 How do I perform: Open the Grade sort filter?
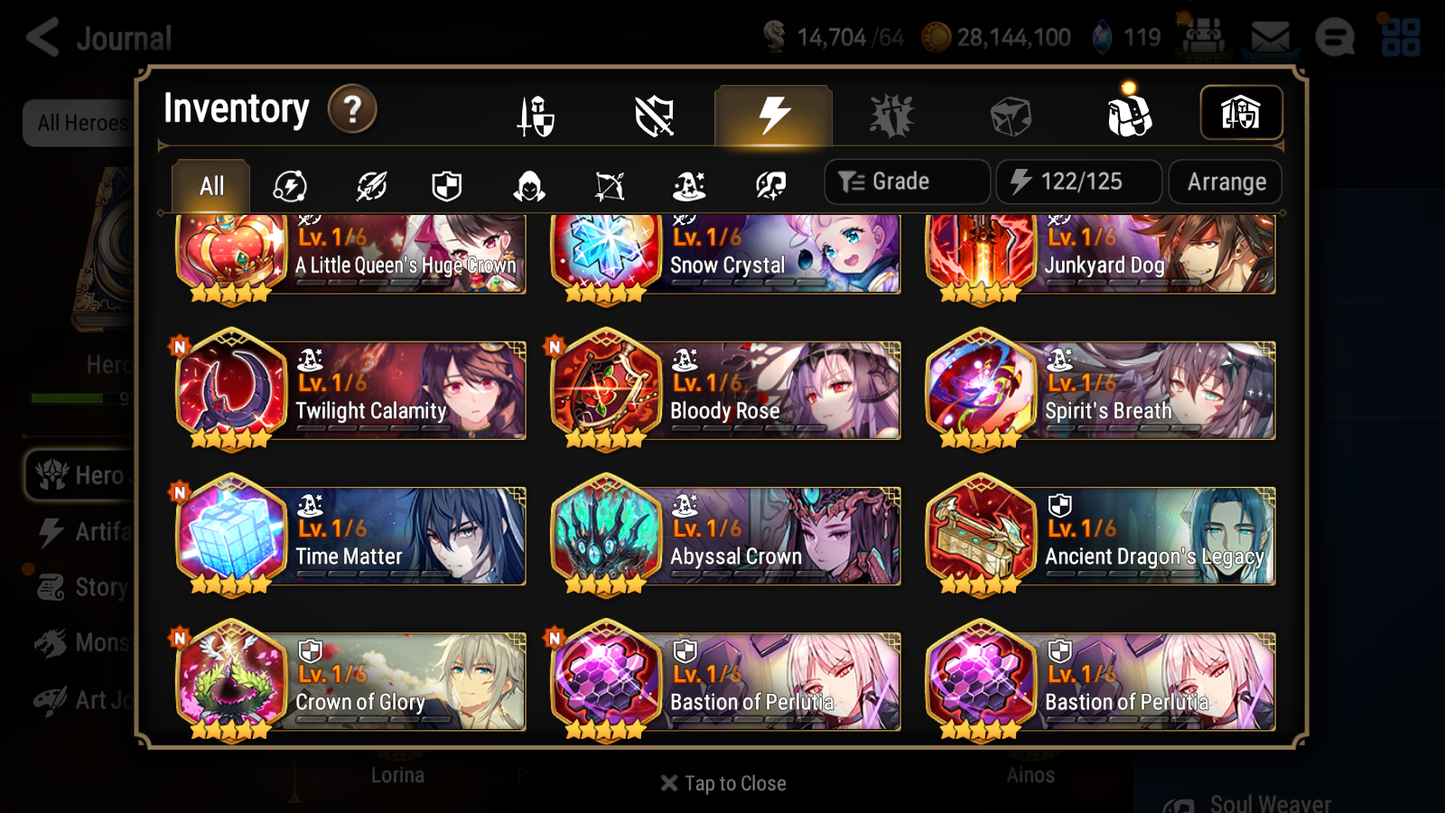pos(906,181)
